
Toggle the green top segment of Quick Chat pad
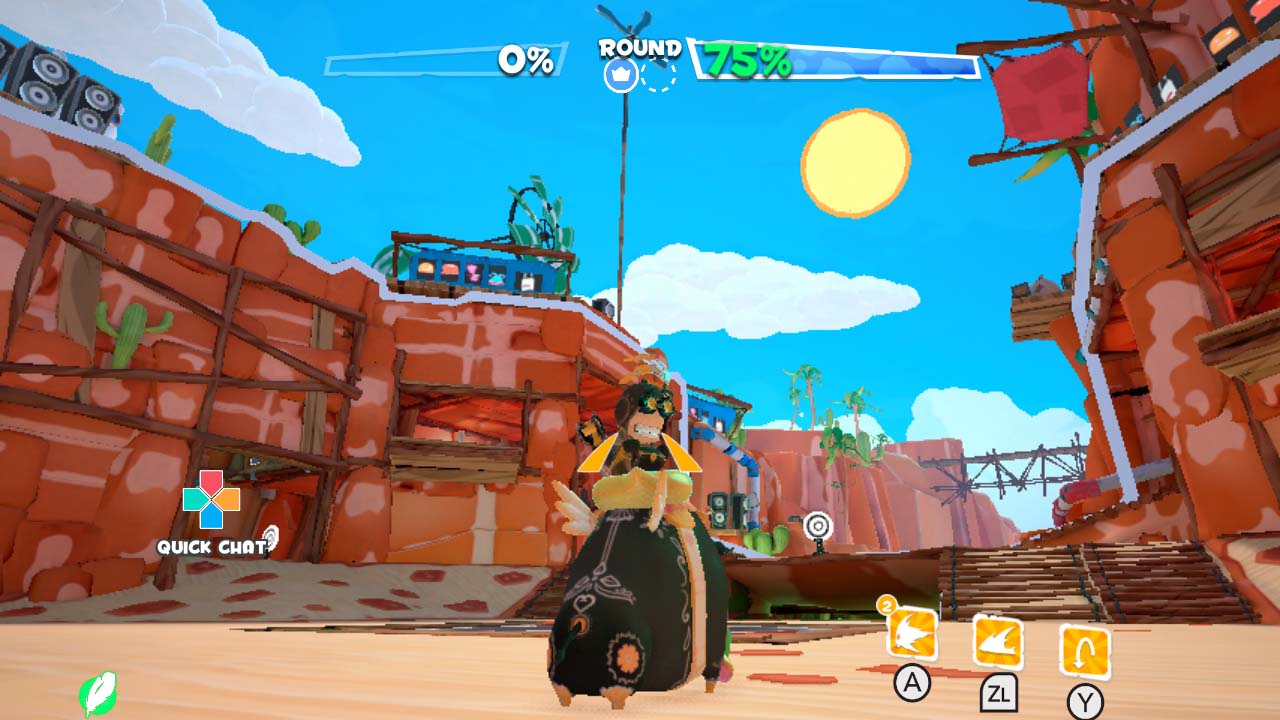pos(192,500)
